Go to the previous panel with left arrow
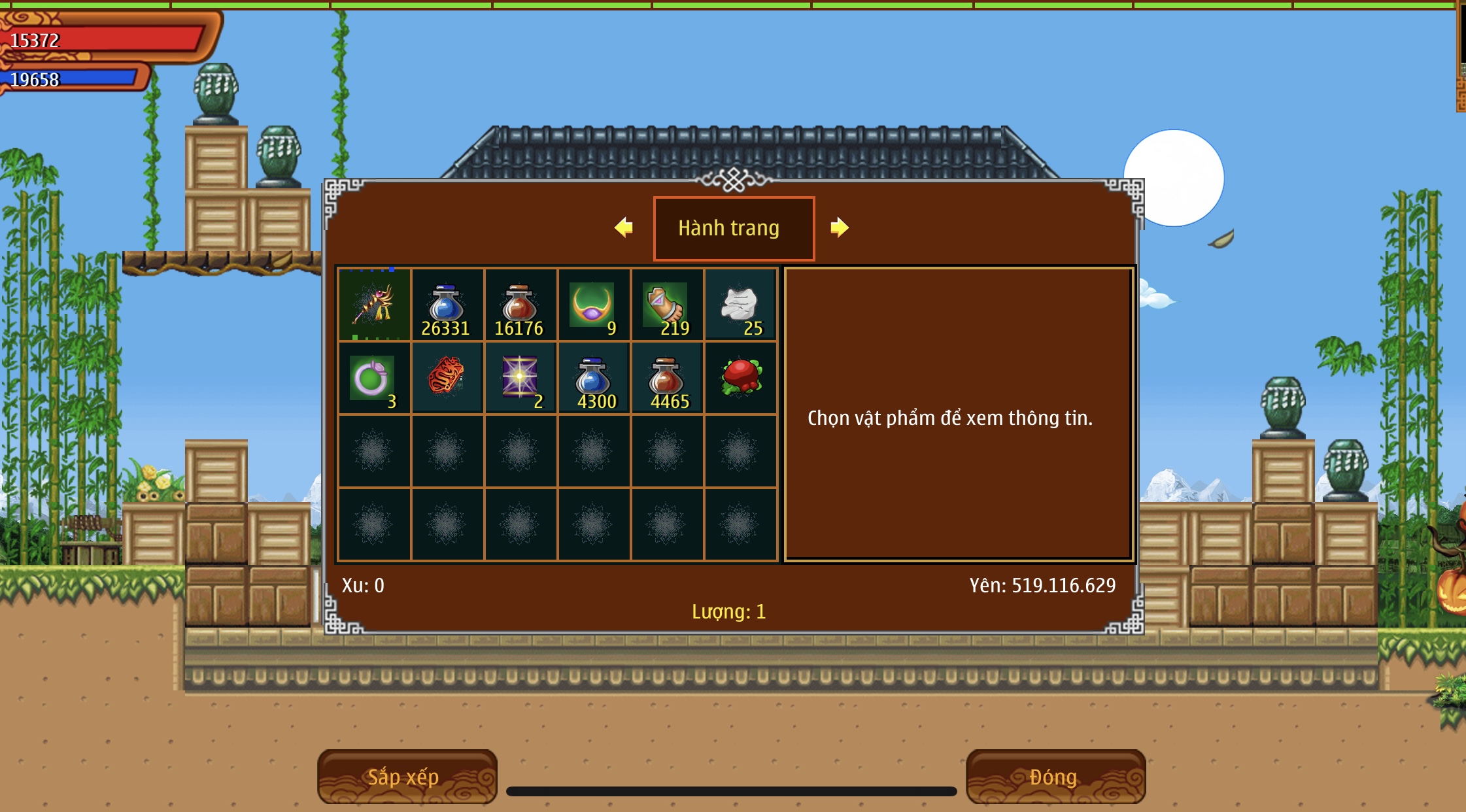 [x=624, y=228]
